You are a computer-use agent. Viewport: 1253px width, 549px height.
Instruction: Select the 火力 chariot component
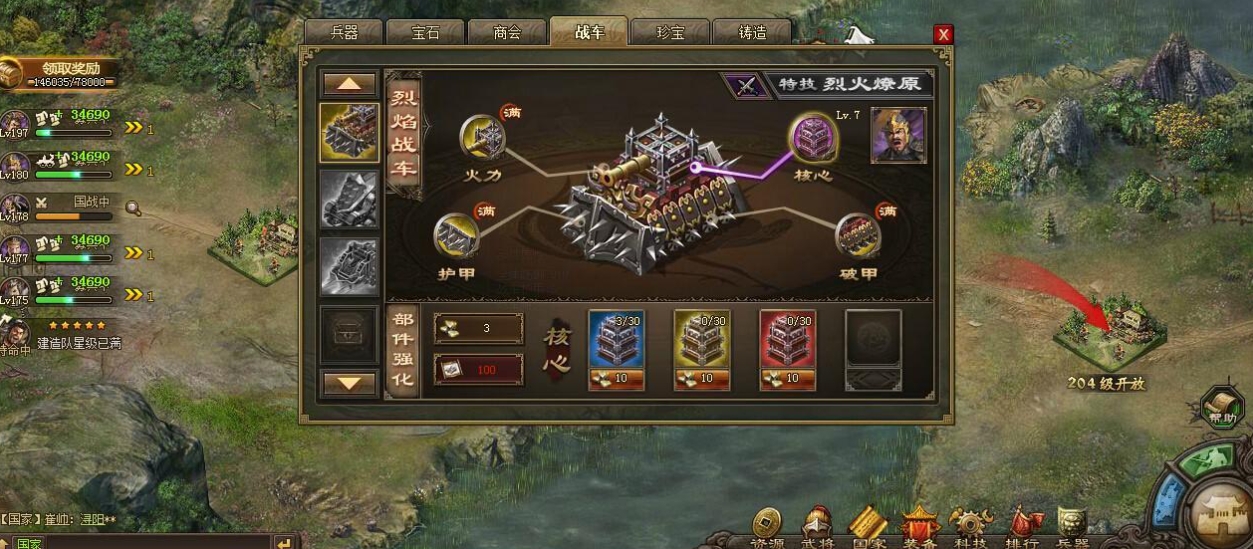point(481,137)
